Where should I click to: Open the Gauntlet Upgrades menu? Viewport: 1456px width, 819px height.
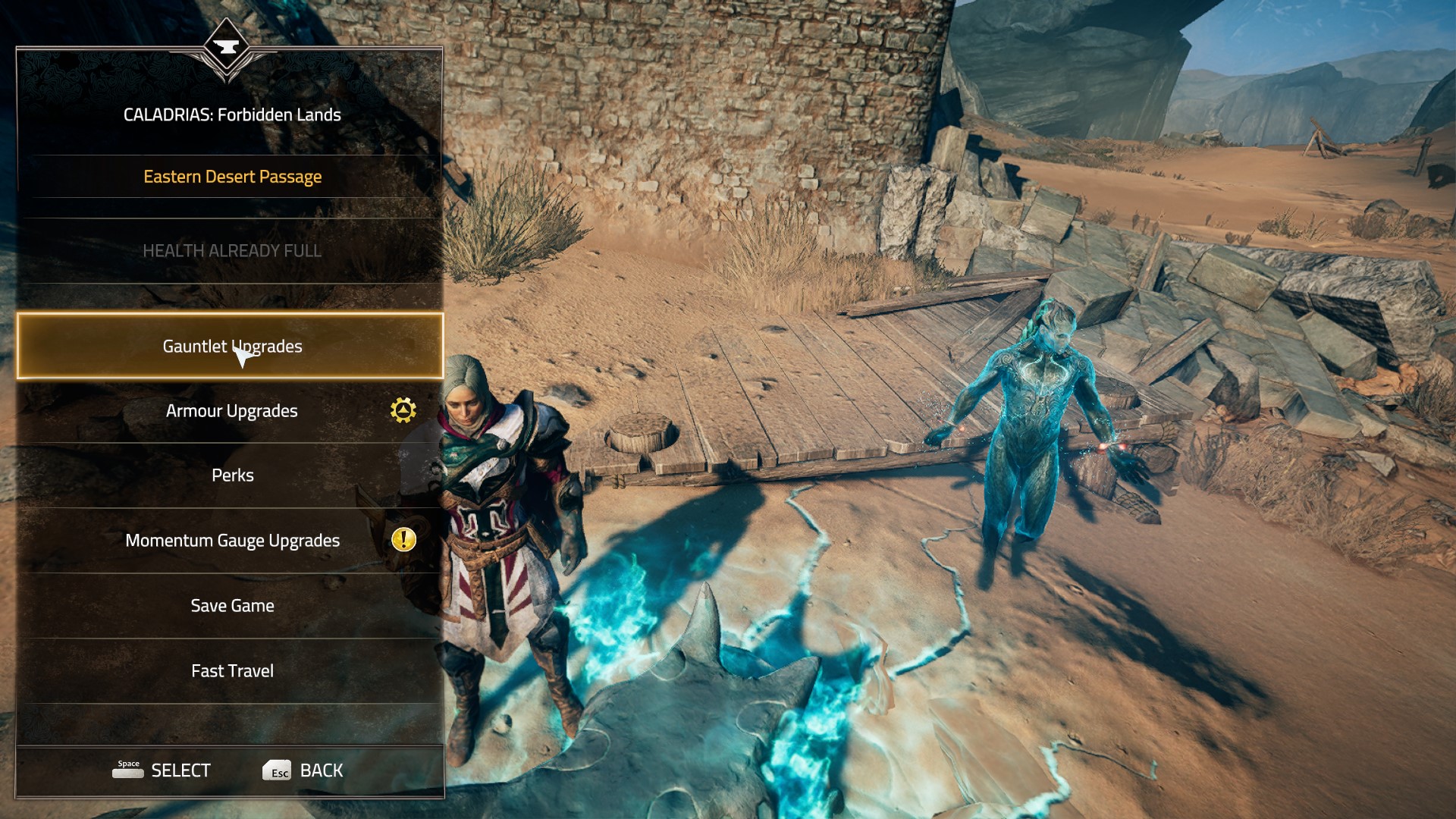pyautogui.click(x=231, y=347)
